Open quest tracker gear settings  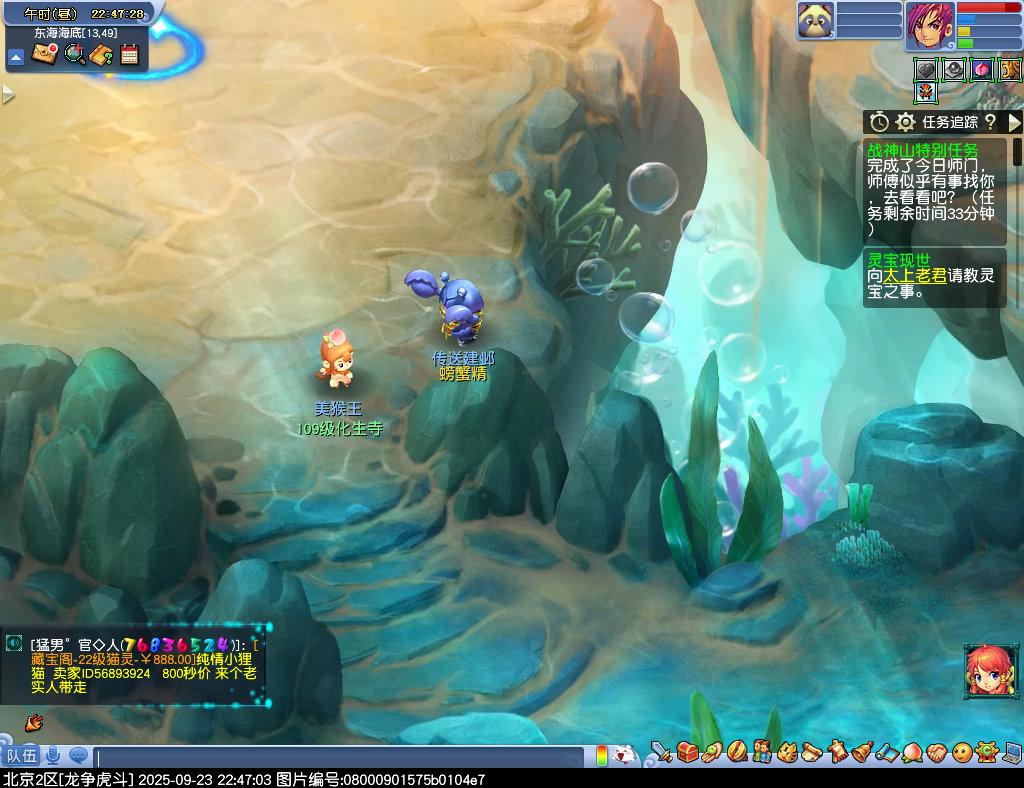(906, 122)
